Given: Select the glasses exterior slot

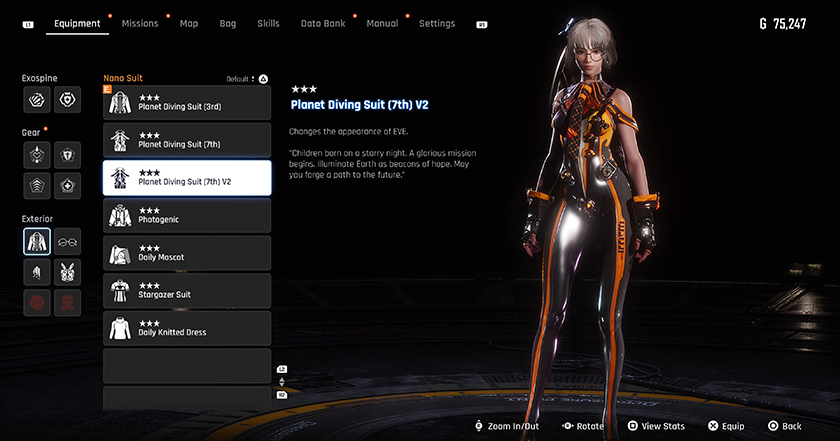Looking at the screenshot, I should (69, 241).
